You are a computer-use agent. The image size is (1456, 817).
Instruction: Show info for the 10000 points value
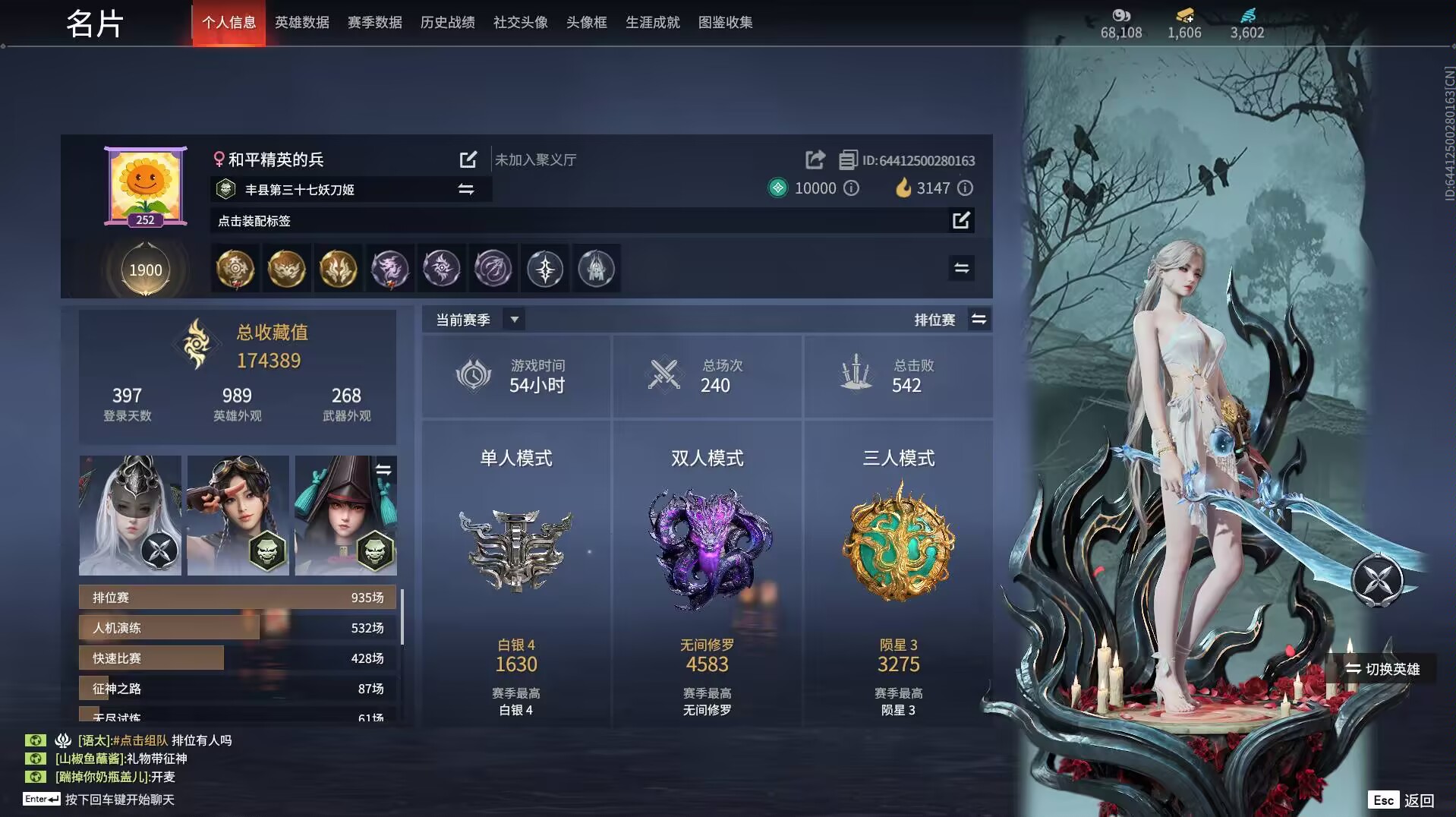(852, 188)
